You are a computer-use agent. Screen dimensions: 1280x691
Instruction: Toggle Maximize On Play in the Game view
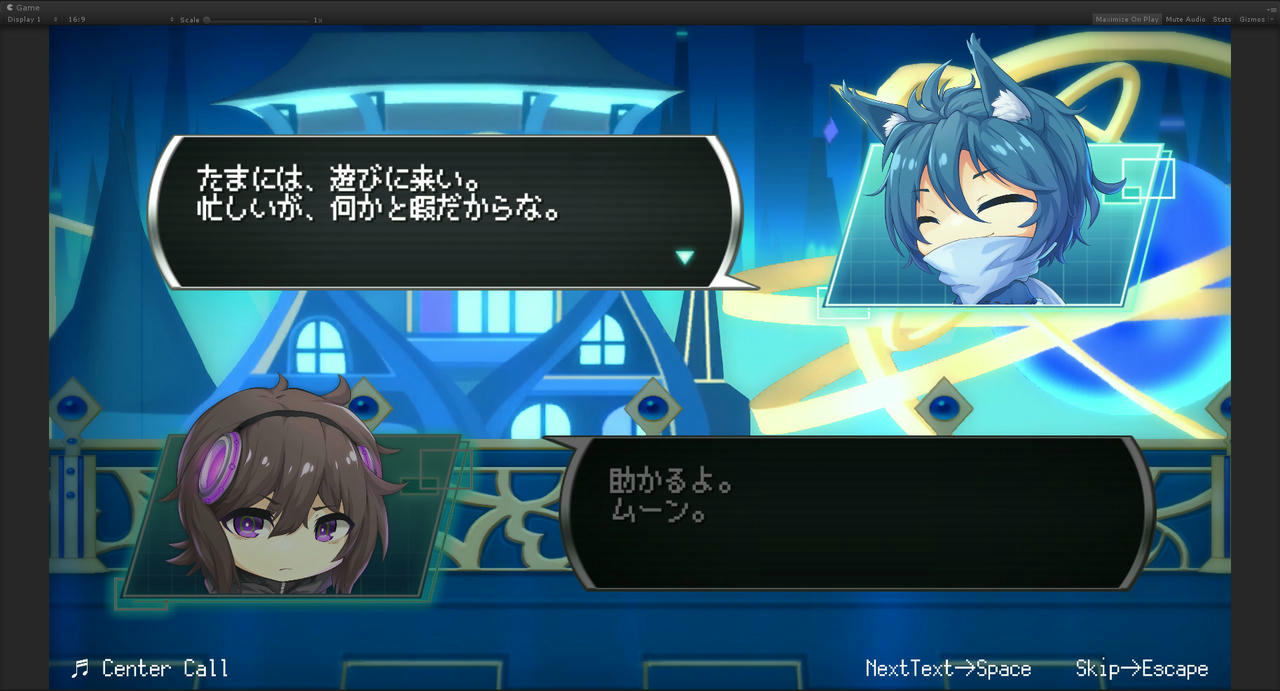1127,19
